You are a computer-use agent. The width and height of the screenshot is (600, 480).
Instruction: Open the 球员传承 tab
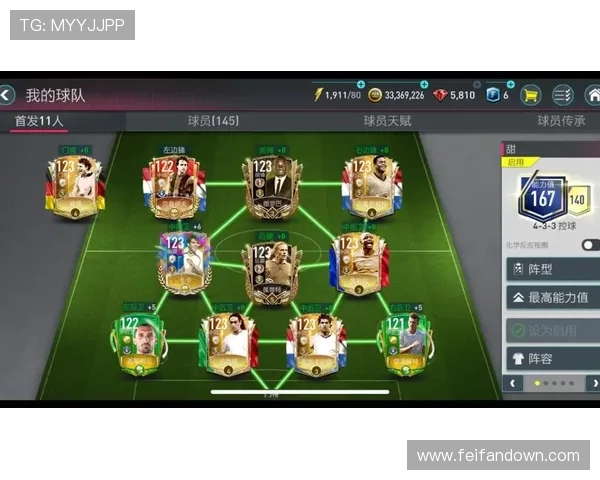click(x=561, y=121)
